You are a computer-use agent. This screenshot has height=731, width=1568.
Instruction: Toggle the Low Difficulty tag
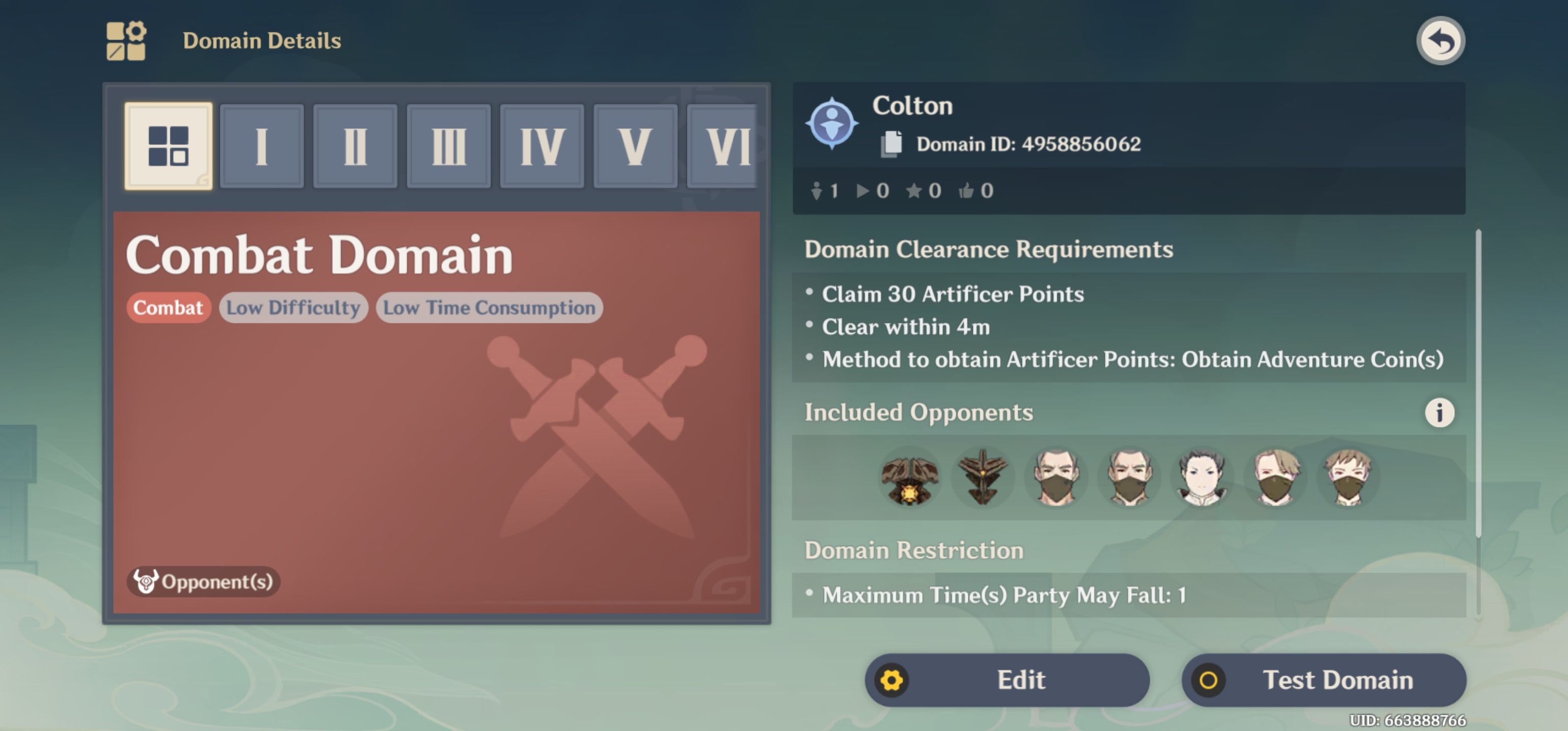pos(293,307)
